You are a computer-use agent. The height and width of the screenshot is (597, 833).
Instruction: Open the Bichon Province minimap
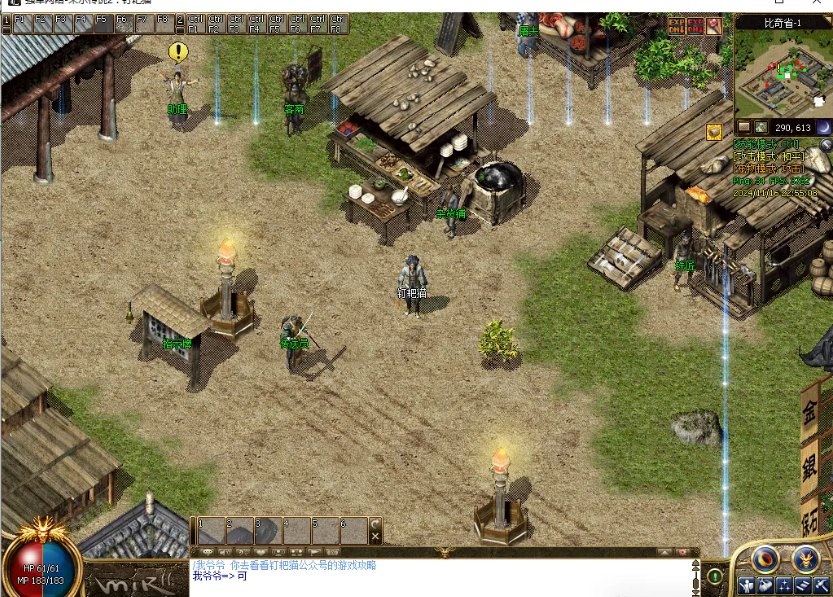pos(783,73)
